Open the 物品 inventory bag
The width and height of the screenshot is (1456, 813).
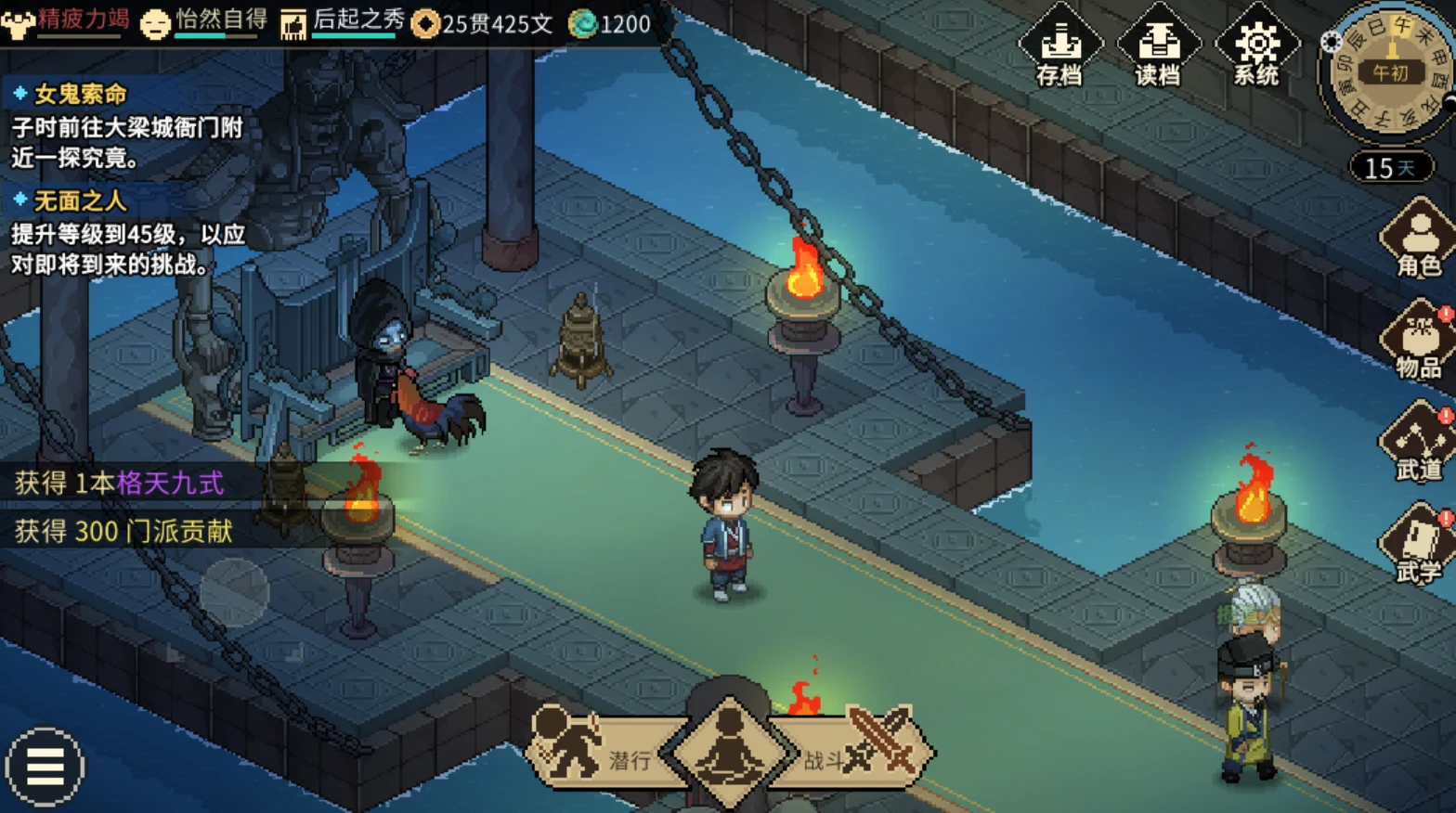[1418, 343]
